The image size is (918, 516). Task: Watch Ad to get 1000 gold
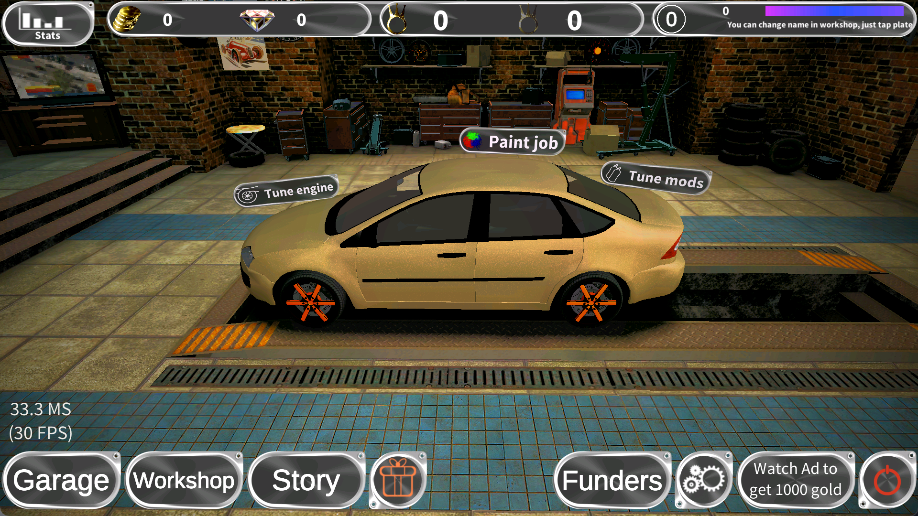tap(796, 481)
